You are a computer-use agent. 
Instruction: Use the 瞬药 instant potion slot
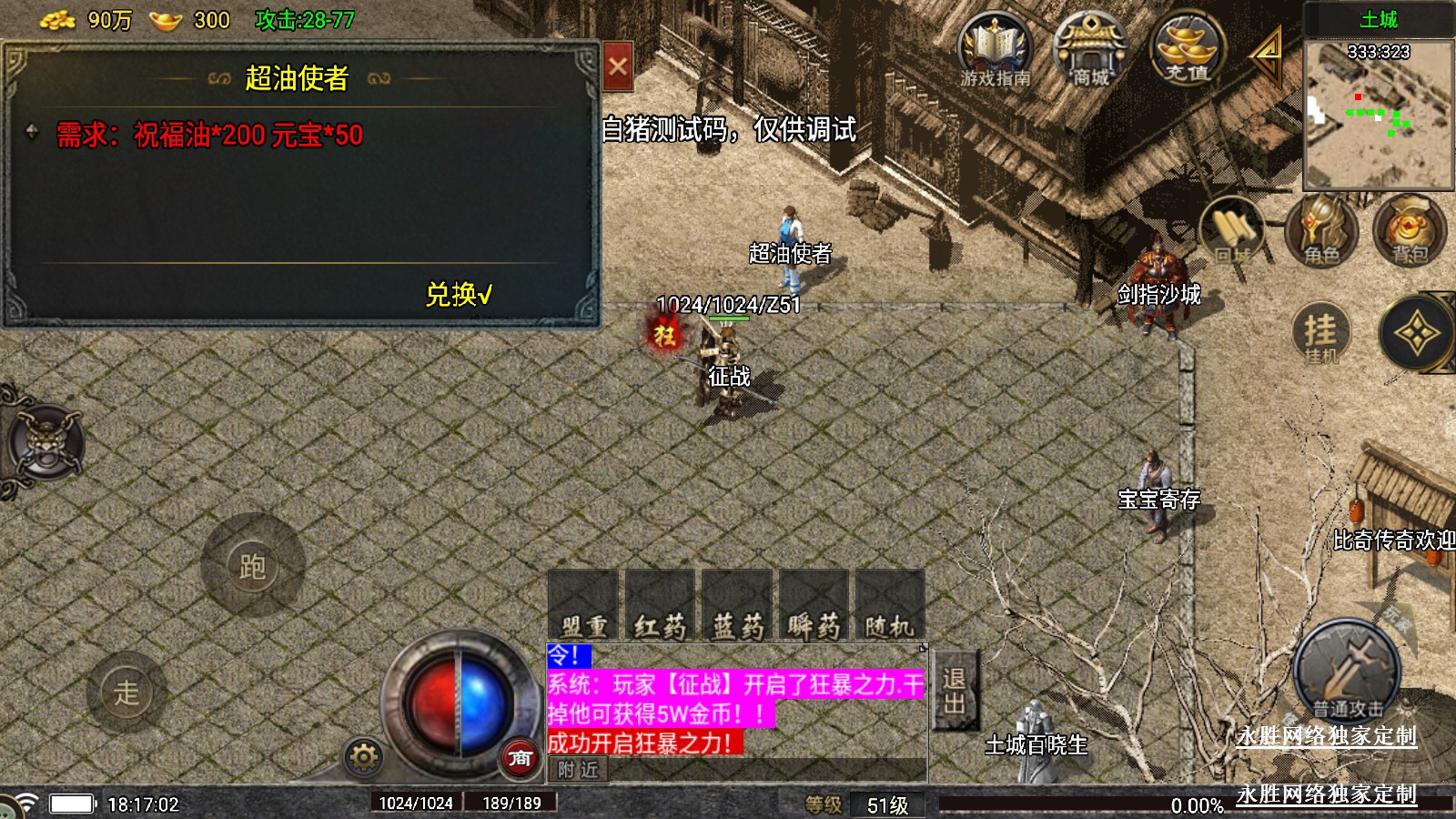[814, 605]
